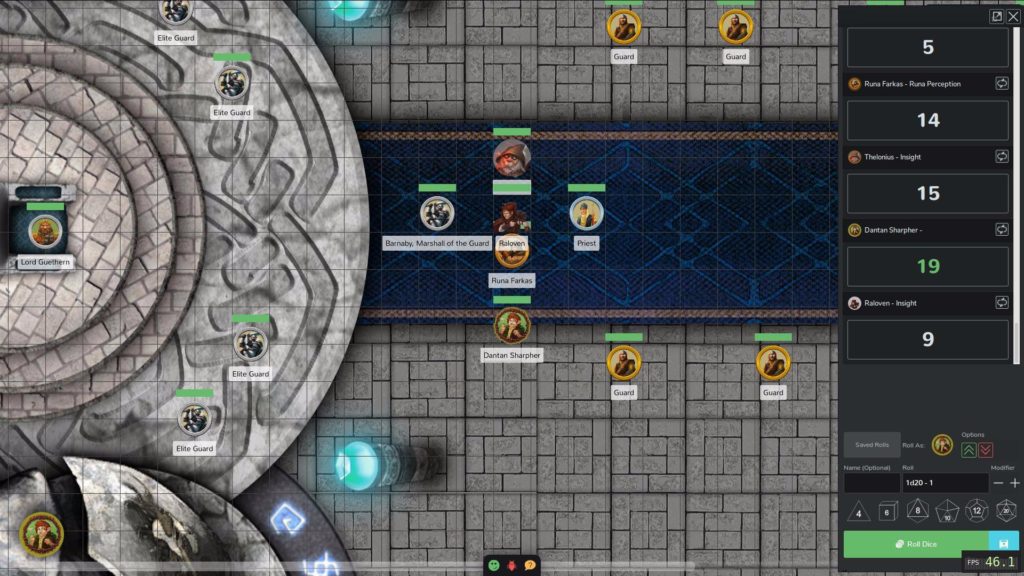
Task: Choose the d10 die icon
Action: 946,511
